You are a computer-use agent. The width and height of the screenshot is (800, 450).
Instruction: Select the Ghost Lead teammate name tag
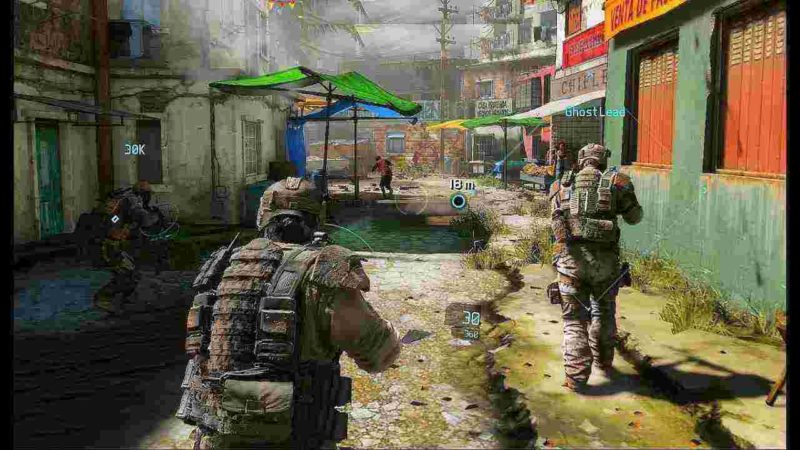pyautogui.click(x=595, y=112)
